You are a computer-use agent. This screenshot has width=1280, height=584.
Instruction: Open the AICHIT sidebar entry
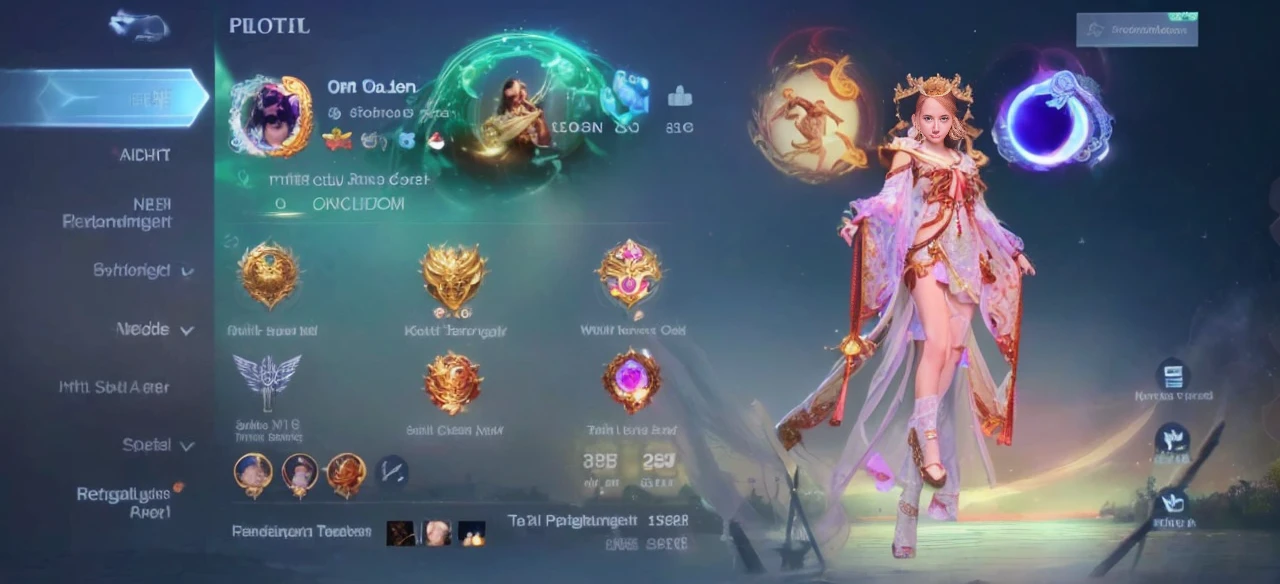click(x=140, y=155)
